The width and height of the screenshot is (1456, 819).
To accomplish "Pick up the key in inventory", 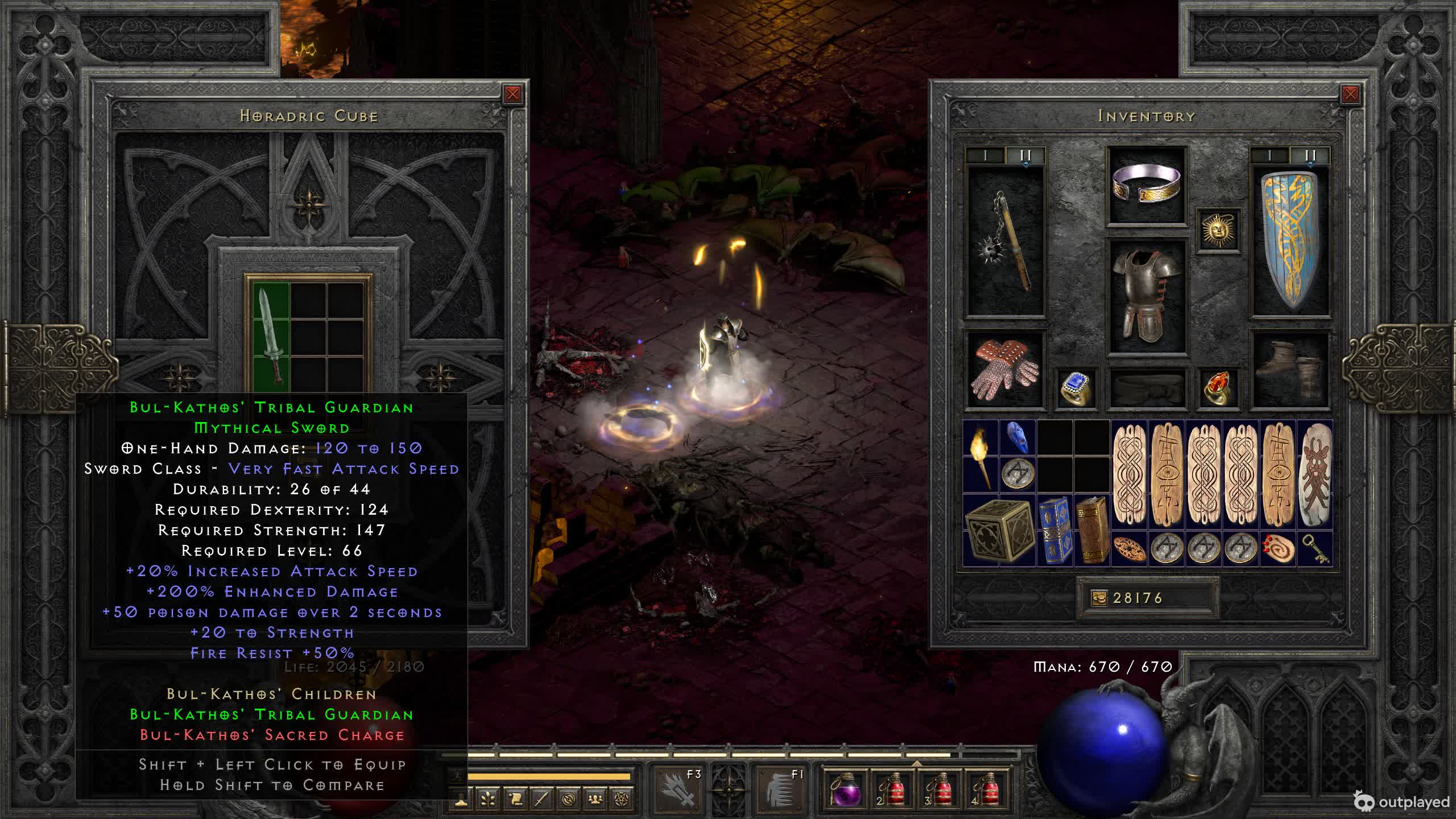I will (1314, 549).
